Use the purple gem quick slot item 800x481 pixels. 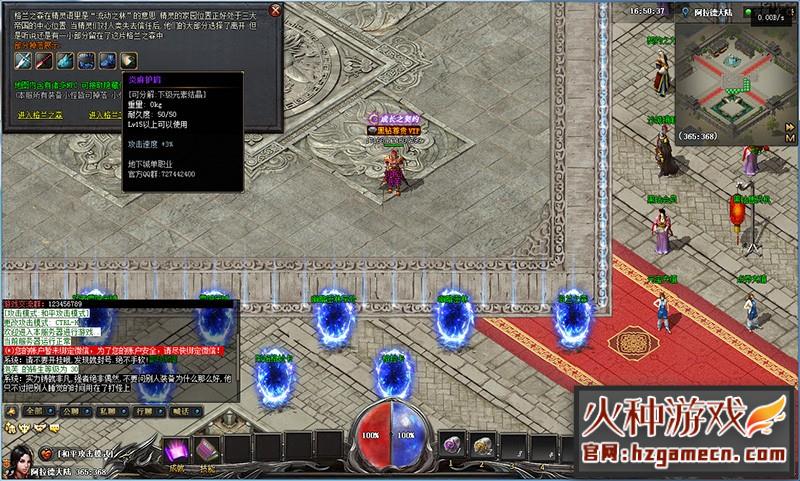coord(451,443)
